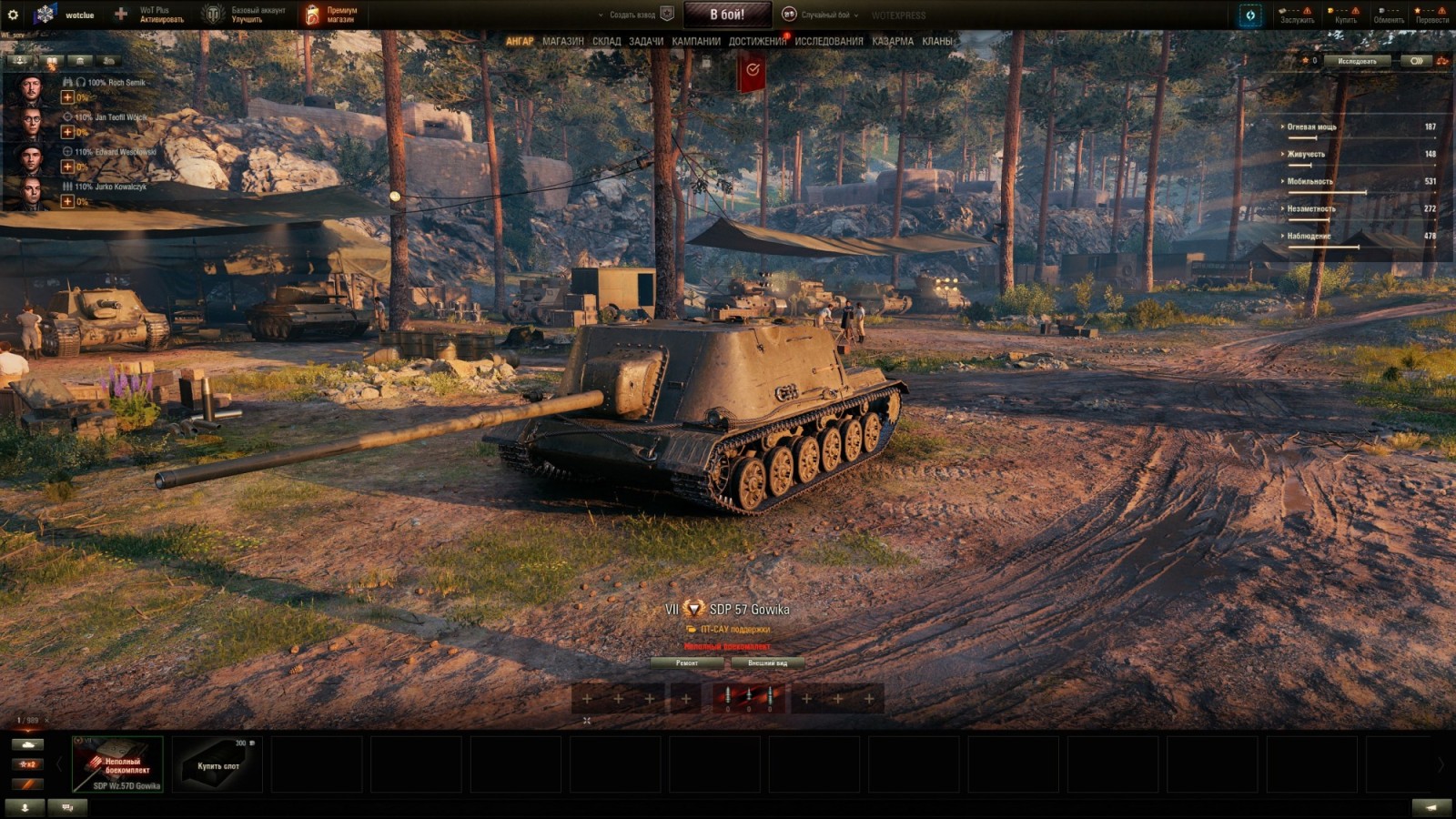
Task: Open settings via the gear icon
Action: [x=13, y=15]
